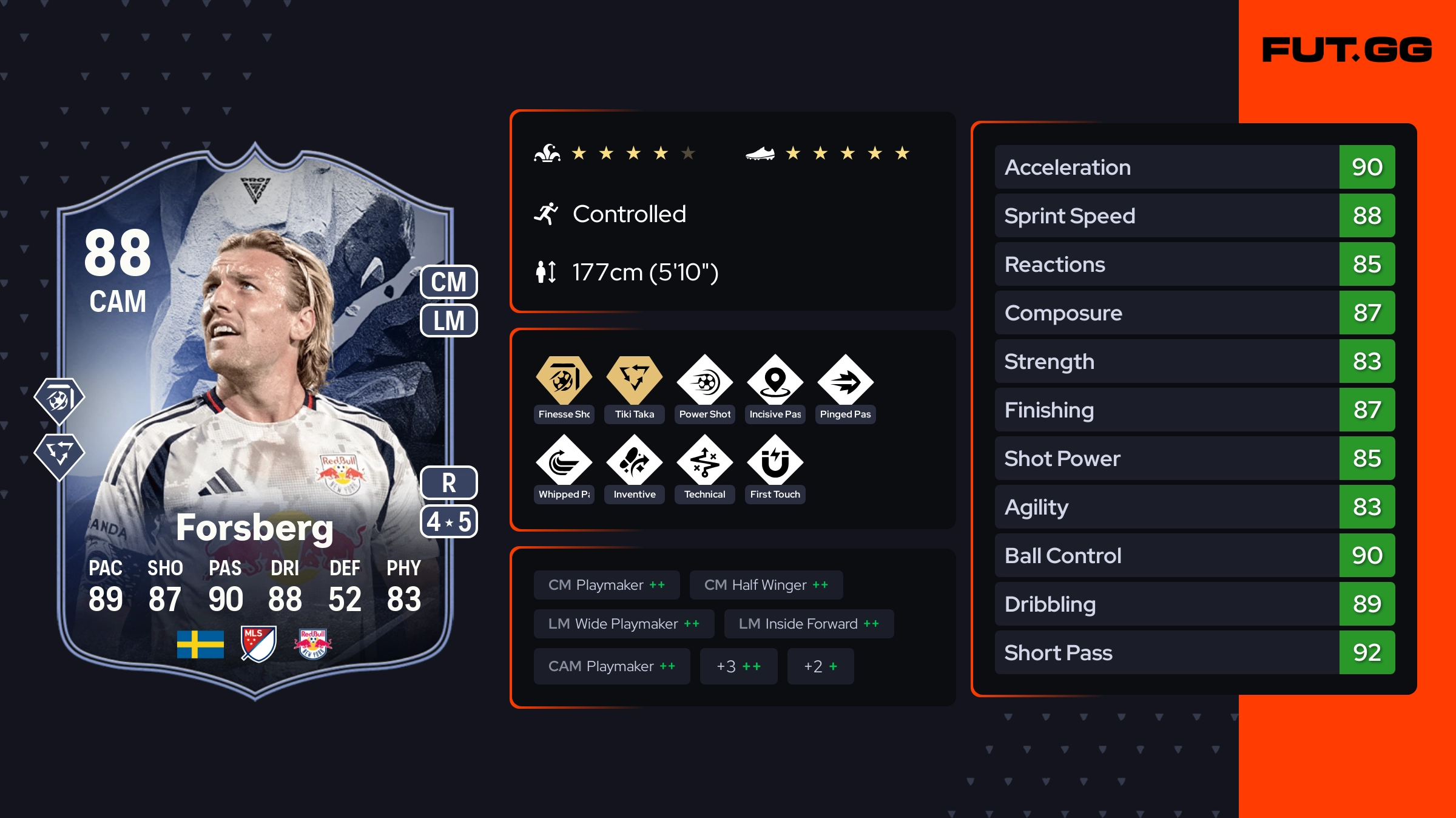Click the FUT.GG logo
Viewport: 1456px width, 818px height.
coord(1347,50)
